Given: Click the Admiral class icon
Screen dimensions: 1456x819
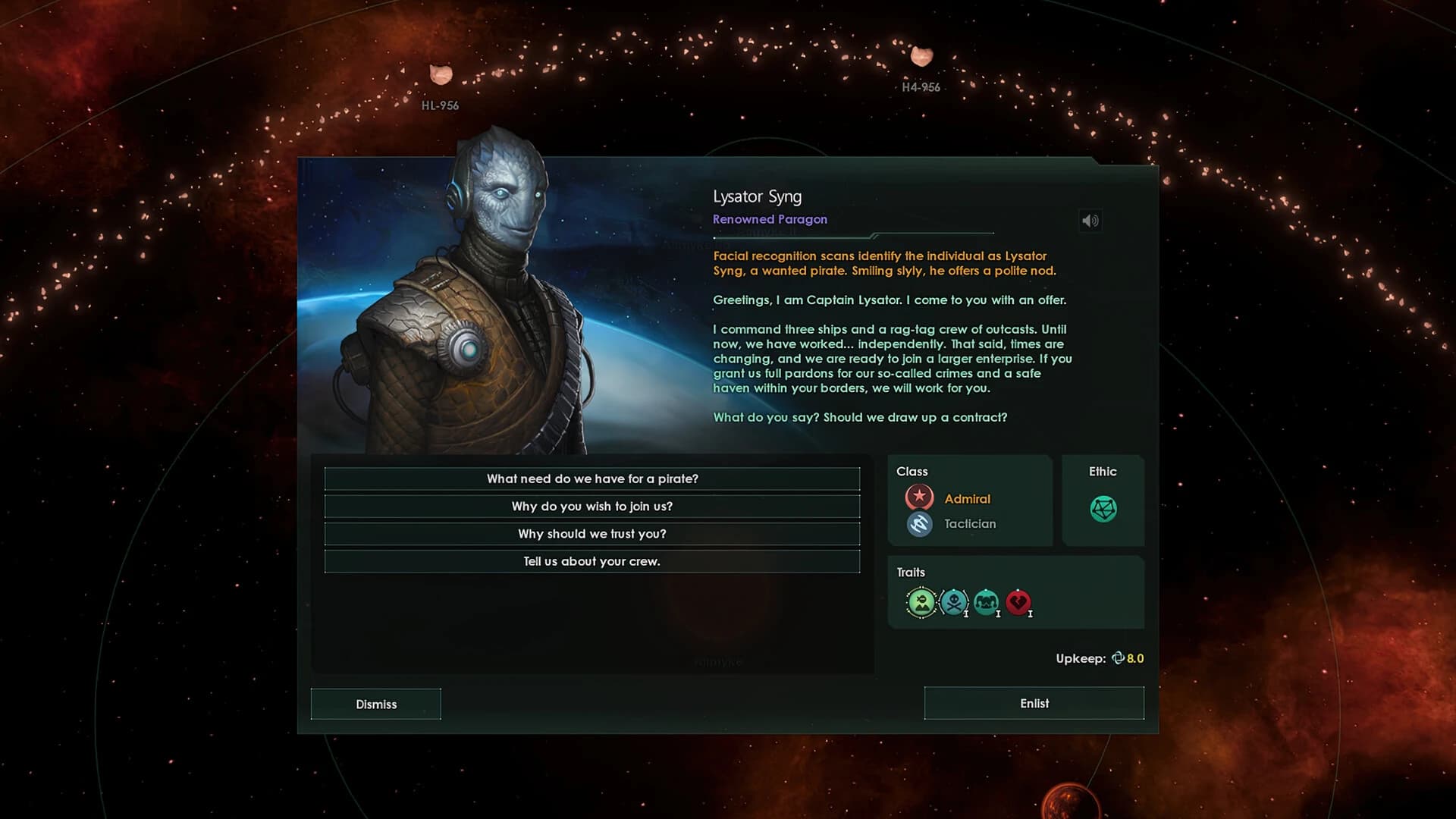Looking at the screenshot, I should point(919,497).
